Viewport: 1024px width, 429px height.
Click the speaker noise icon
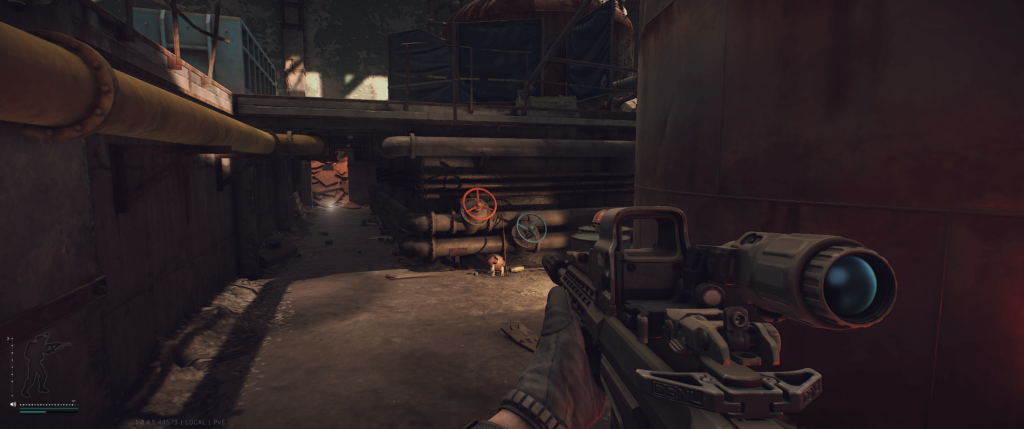point(13,405)
